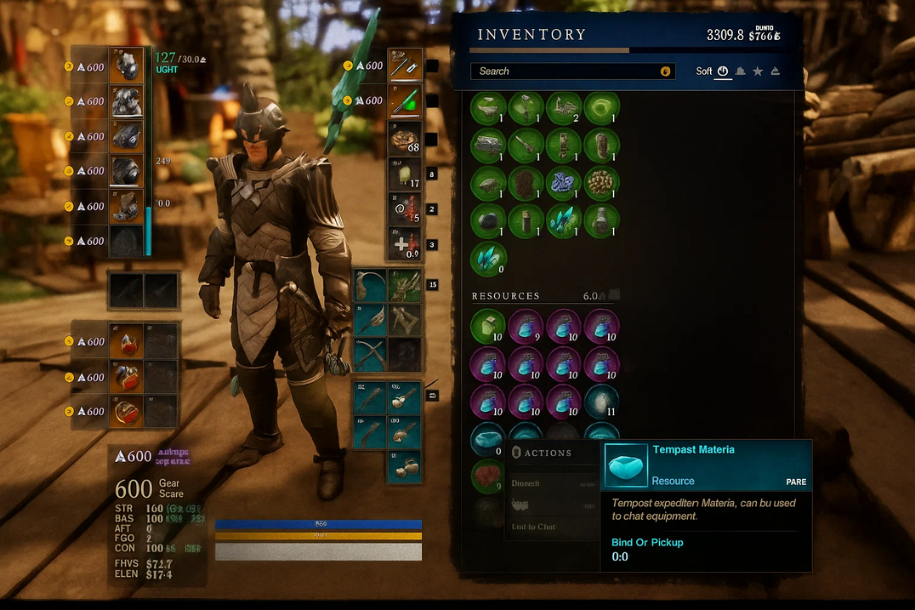Select the star filter in the inventory sort bar

pos(758,72)
